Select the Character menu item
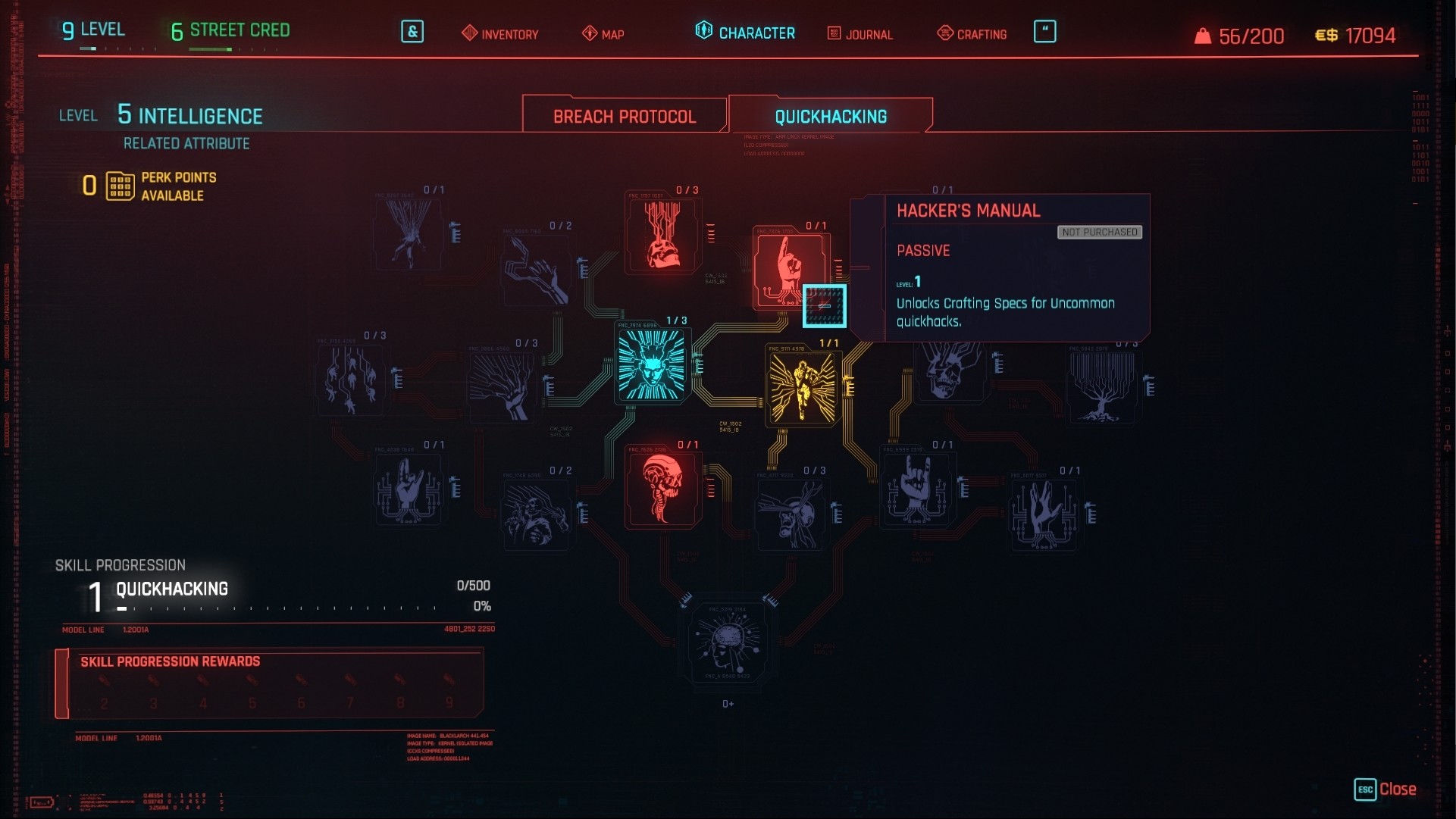This screenshot has height=819, width=1456. tap(745, 32)
